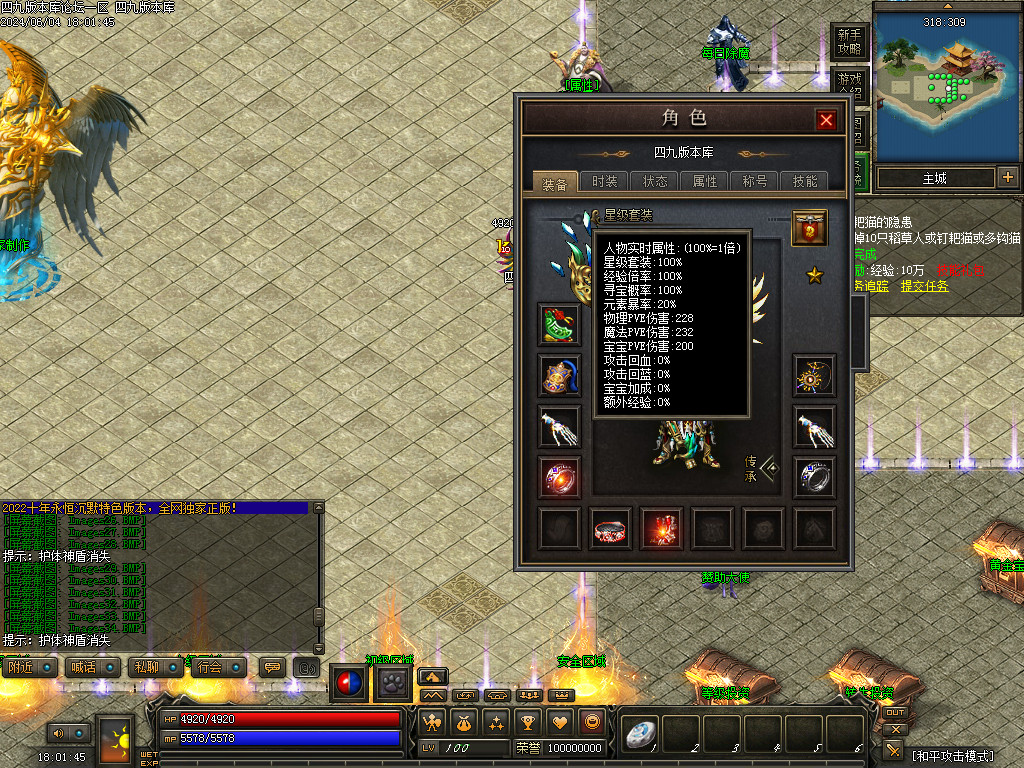
Task: Select the silver ring equipment slot
Action: (814, 477)
